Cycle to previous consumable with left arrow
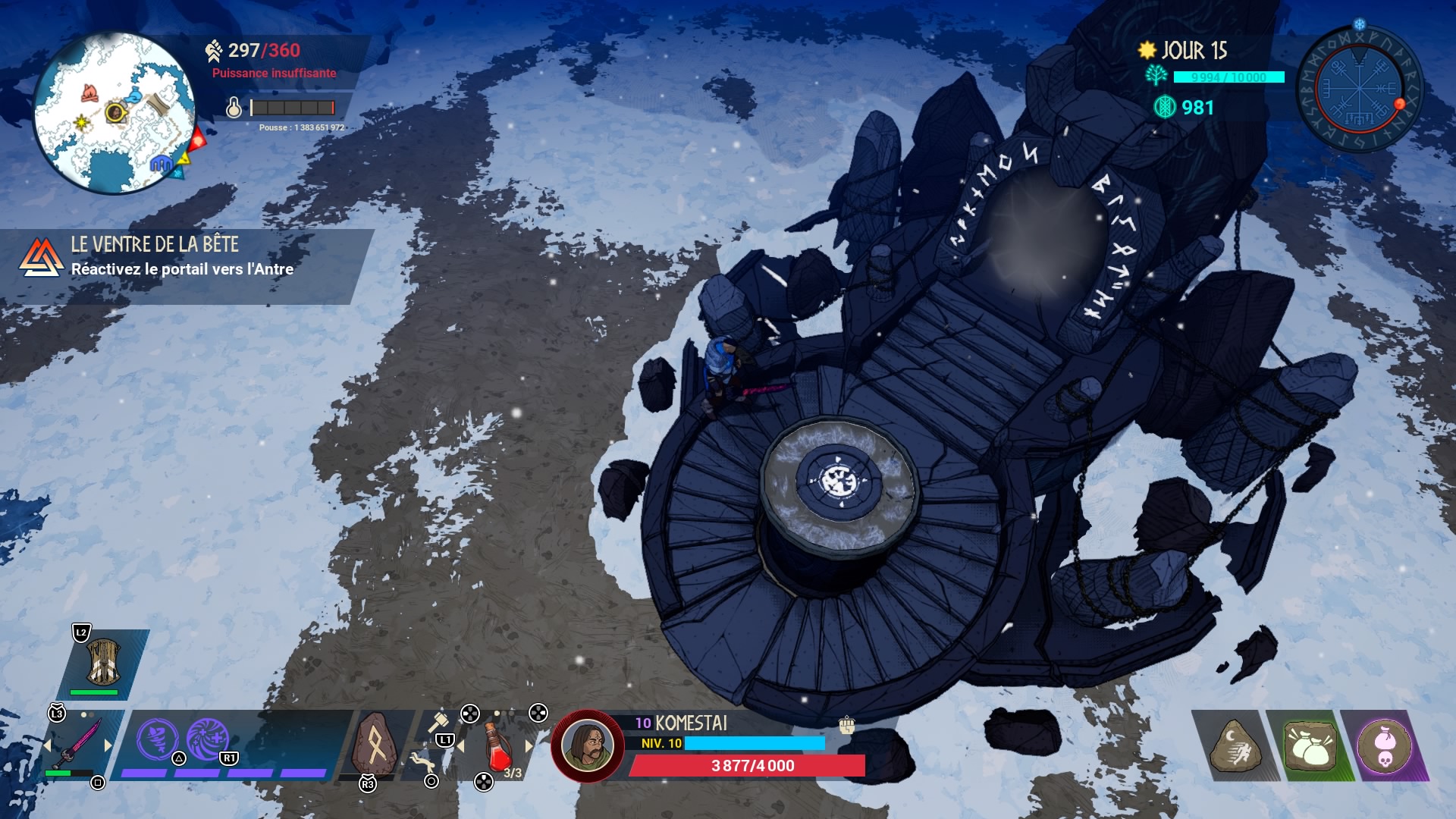Viewport: 1456px width, 819px height. pyautogui.click(x=460, y=746)
